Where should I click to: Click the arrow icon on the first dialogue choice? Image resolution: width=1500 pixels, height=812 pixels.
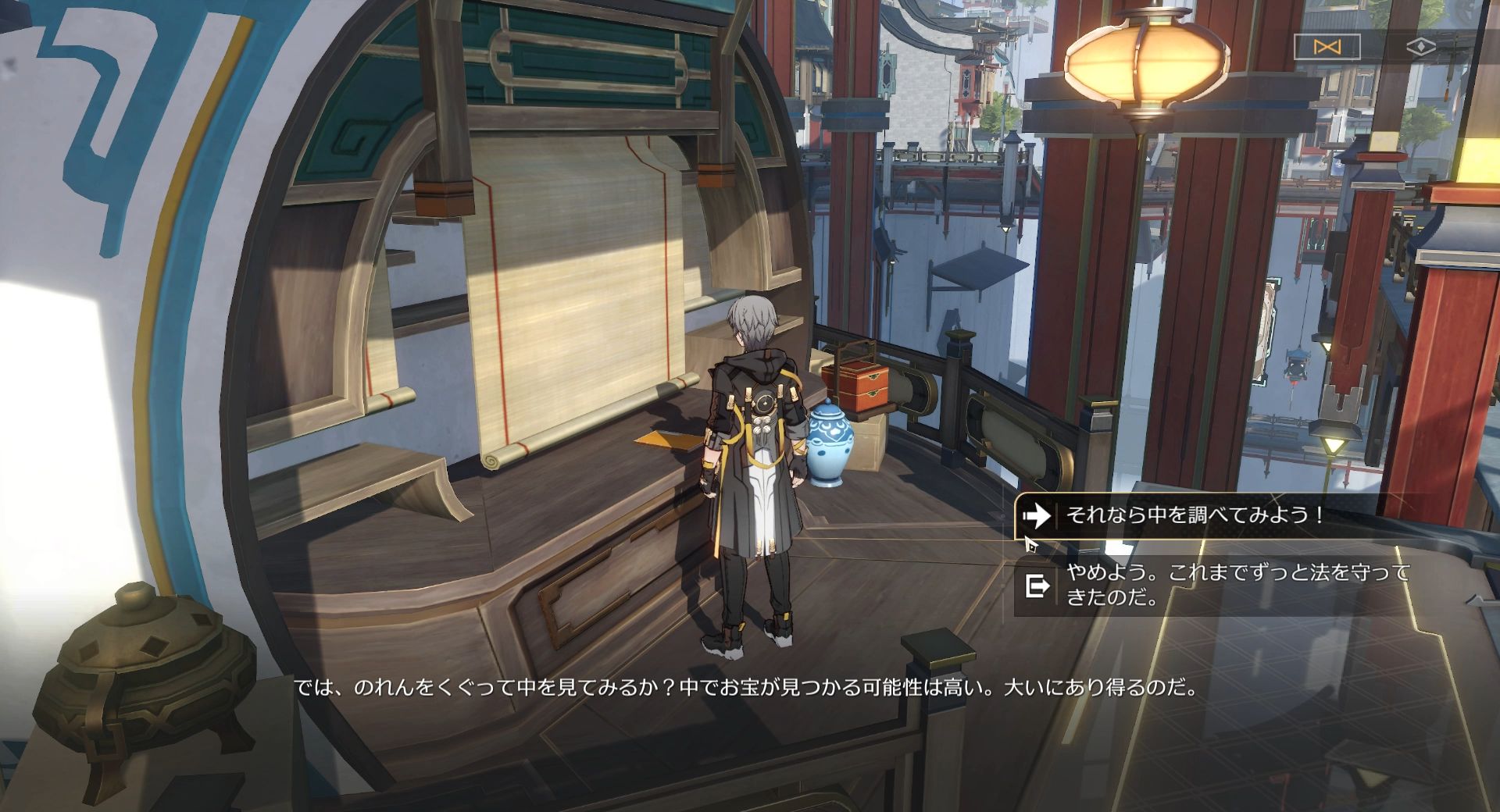point(1037,515)
